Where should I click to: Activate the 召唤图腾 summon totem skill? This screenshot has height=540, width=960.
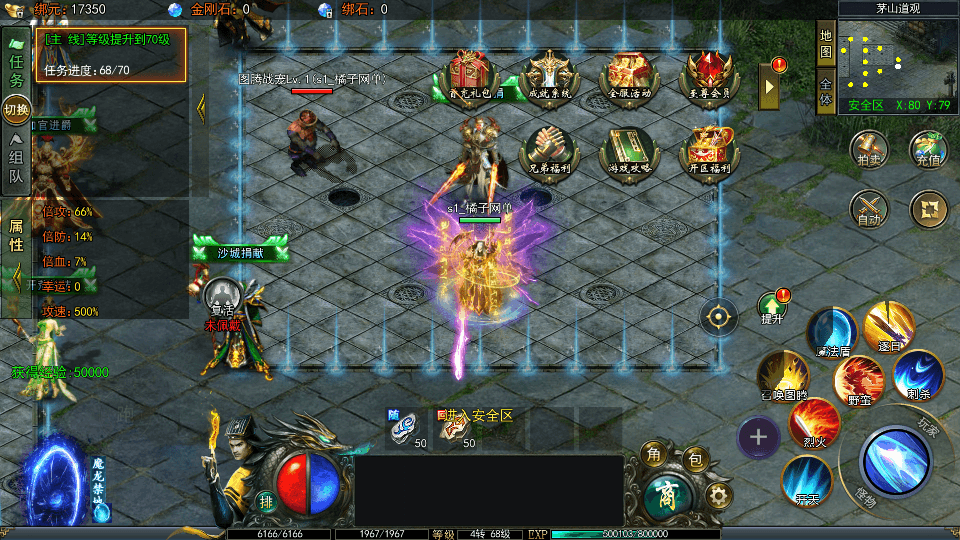coord(782,376)
